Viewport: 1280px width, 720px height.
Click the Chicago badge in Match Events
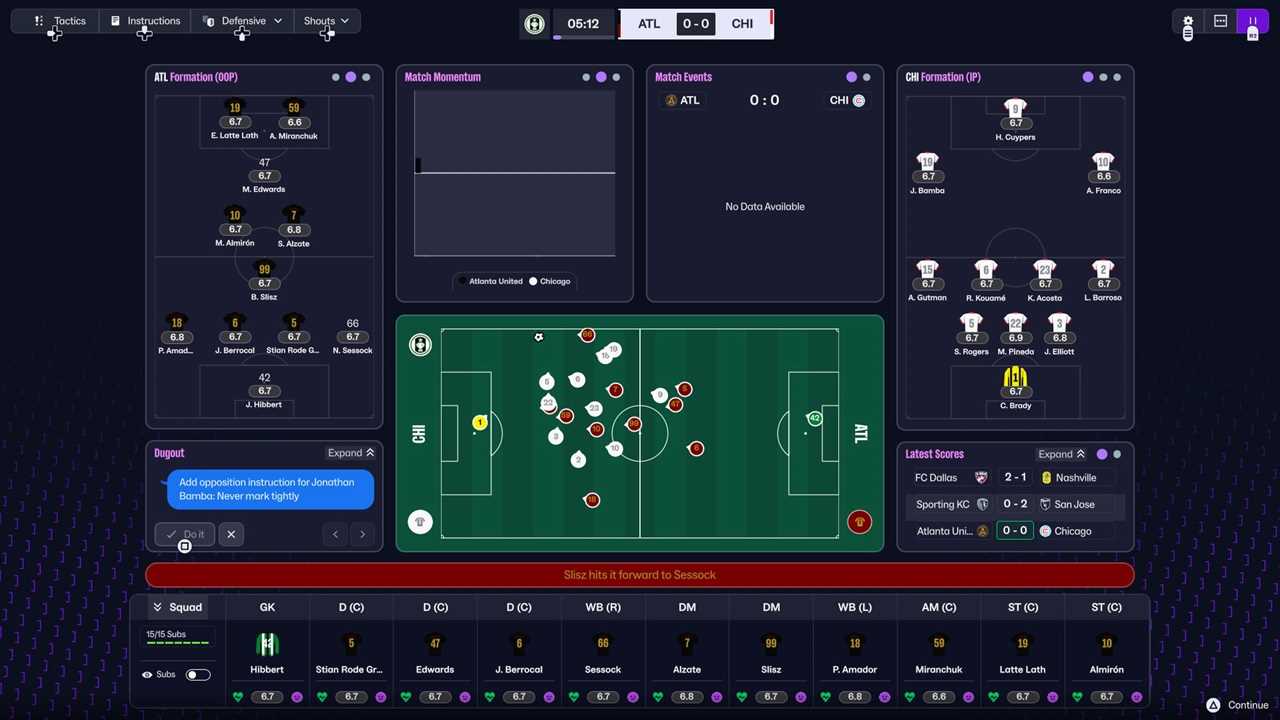(x=859, y=100)
